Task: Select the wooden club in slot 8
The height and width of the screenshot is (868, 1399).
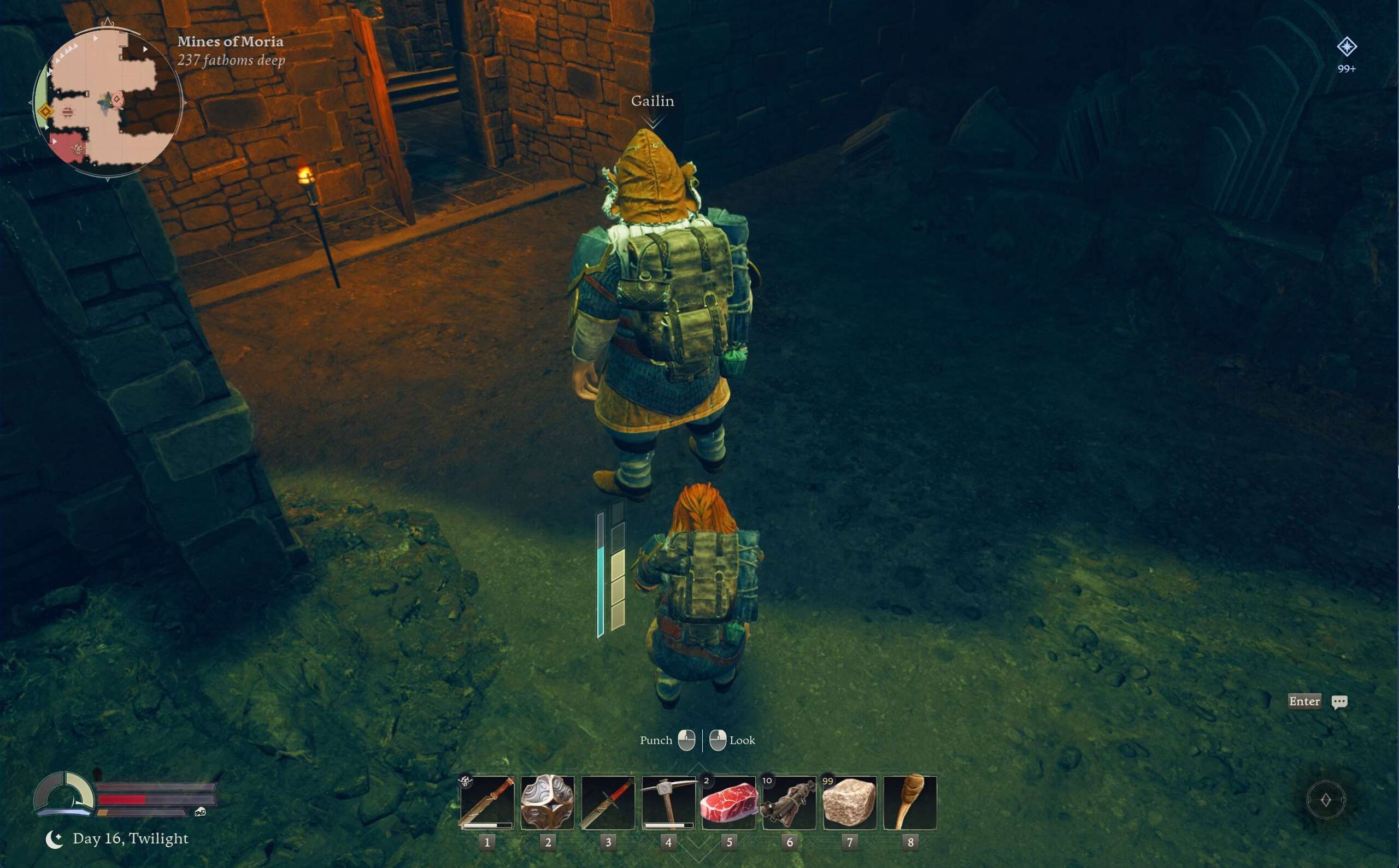Action: [x=910, y=802]
